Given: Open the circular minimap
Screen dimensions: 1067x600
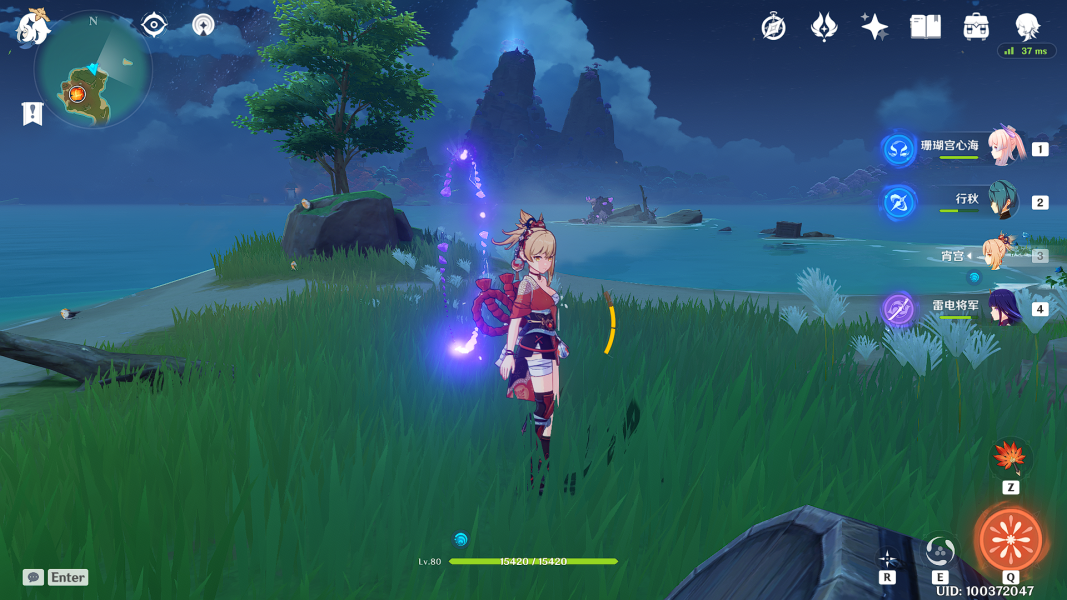Looking at the screenshot, I should [93, 69].
